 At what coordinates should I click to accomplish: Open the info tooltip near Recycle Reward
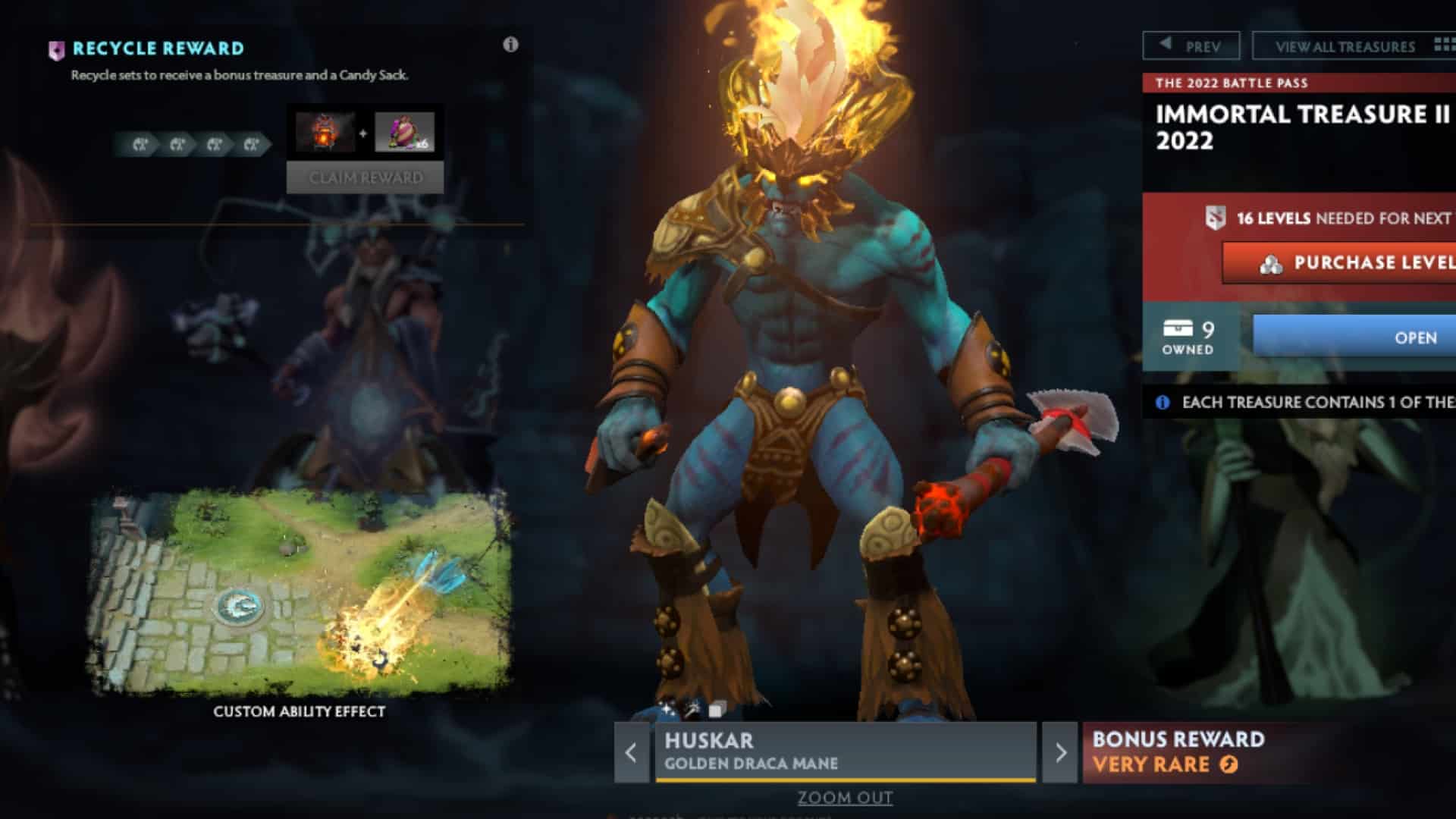click(511, 45)
